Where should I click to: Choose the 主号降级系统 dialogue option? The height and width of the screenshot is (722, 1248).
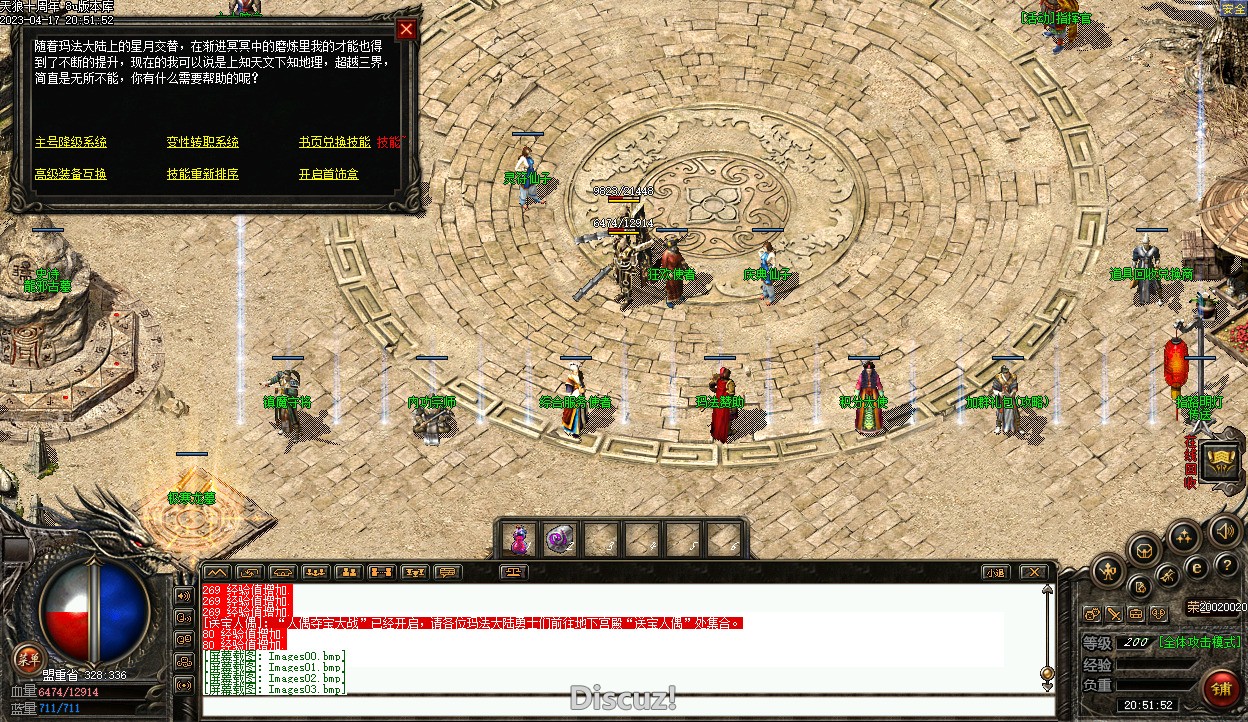(x=71, y=142)
